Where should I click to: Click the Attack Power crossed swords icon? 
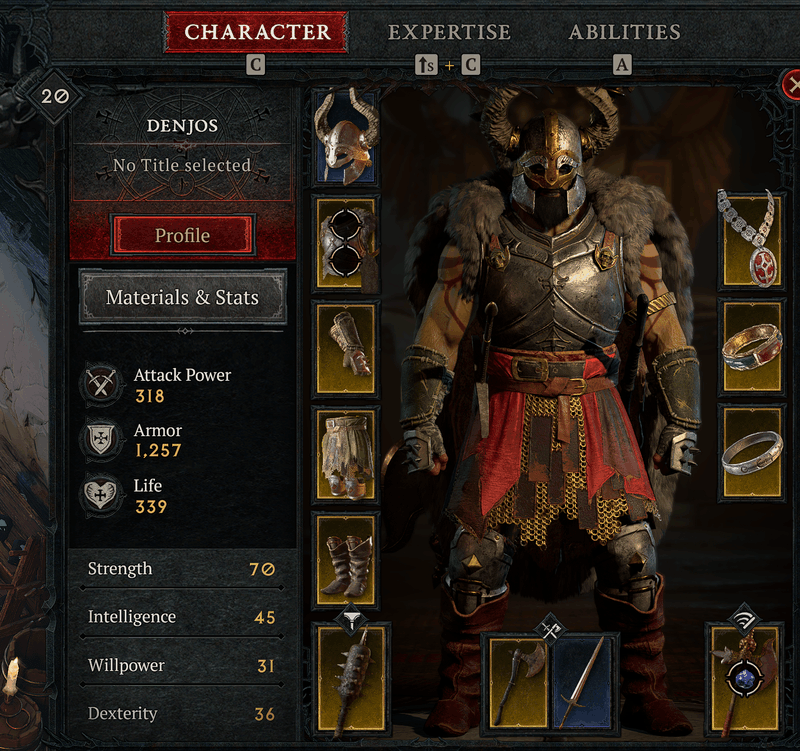(101, 385)
